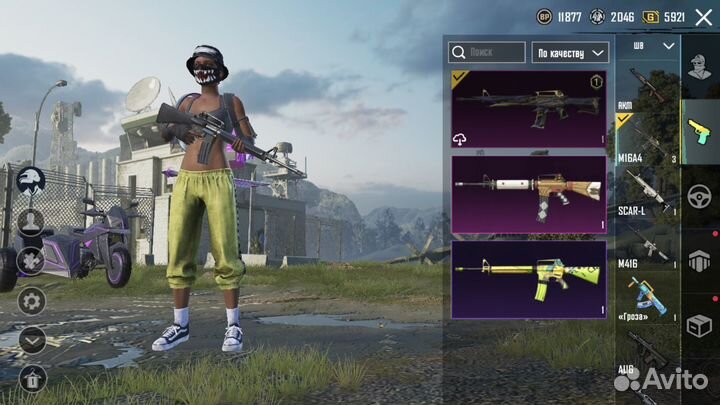Open the backpack gear tab

700,259
